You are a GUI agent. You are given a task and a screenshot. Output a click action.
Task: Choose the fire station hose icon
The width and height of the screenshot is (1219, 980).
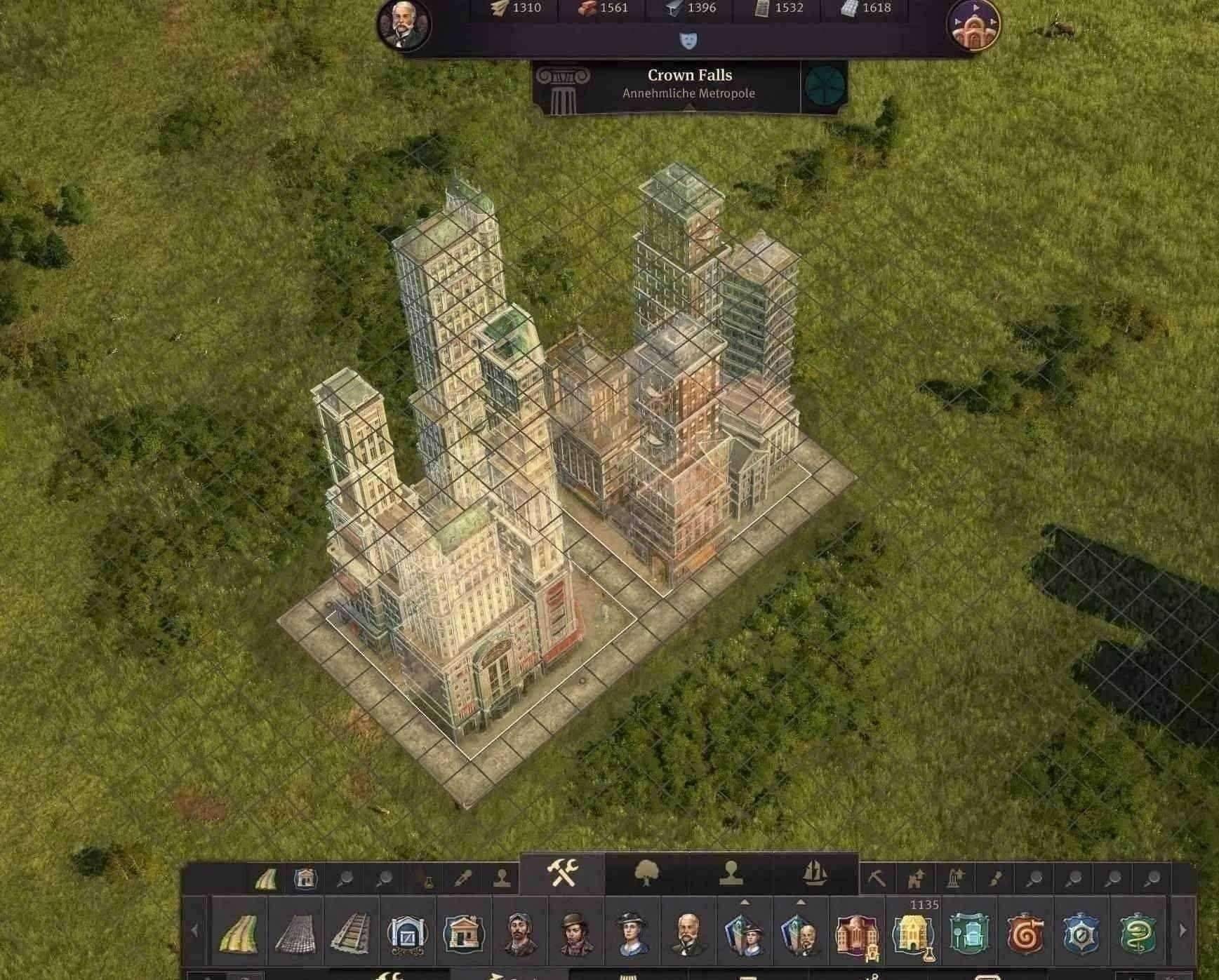click(x=1025, y=933)
